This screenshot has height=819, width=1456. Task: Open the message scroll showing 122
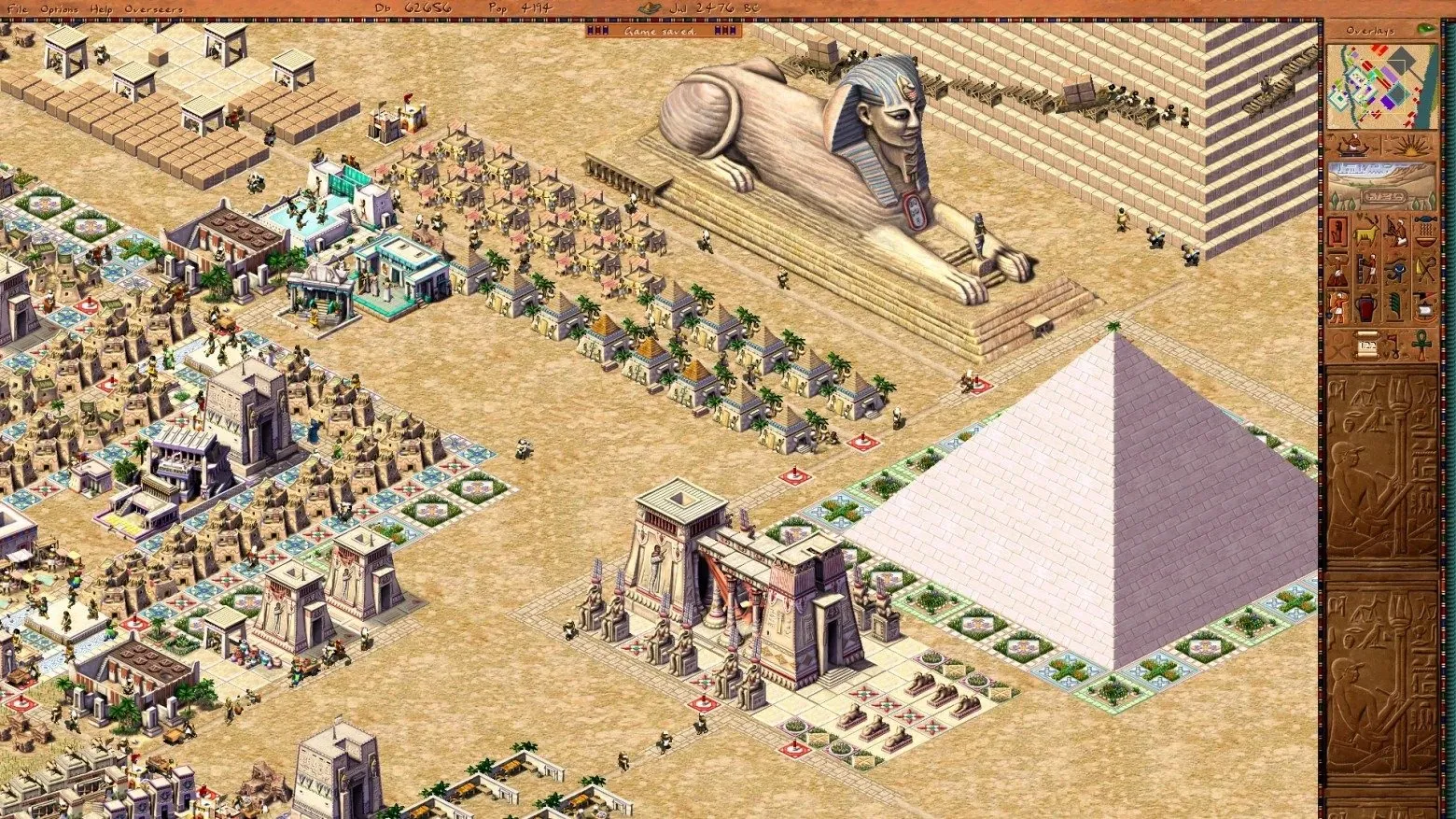1366,344
